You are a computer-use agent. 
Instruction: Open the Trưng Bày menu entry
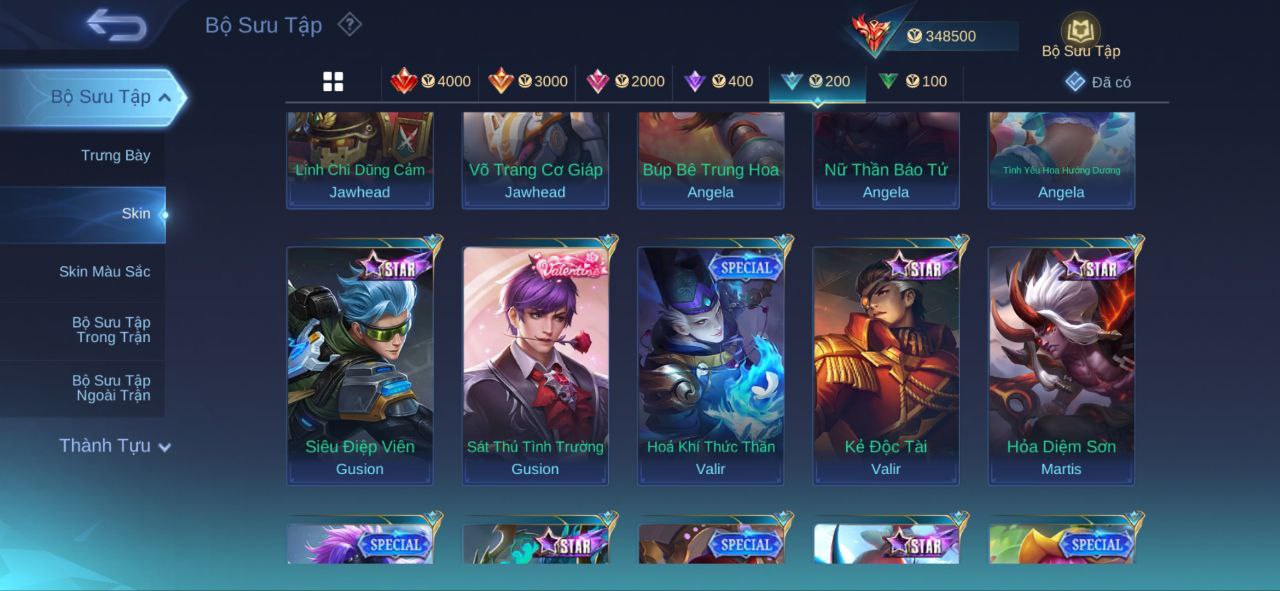click(116, 155)
